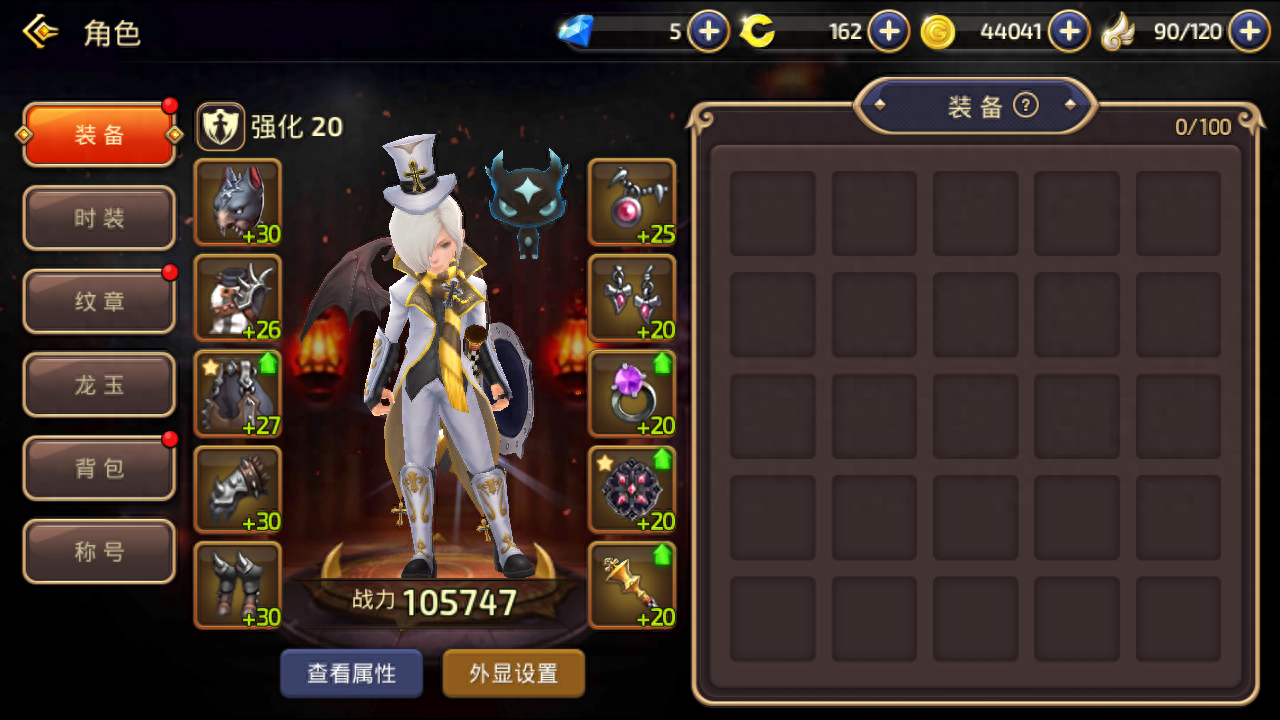The image size is (1280, 720).
Task: Switch to the 称号 tab
Action: [x=99, y=551]
